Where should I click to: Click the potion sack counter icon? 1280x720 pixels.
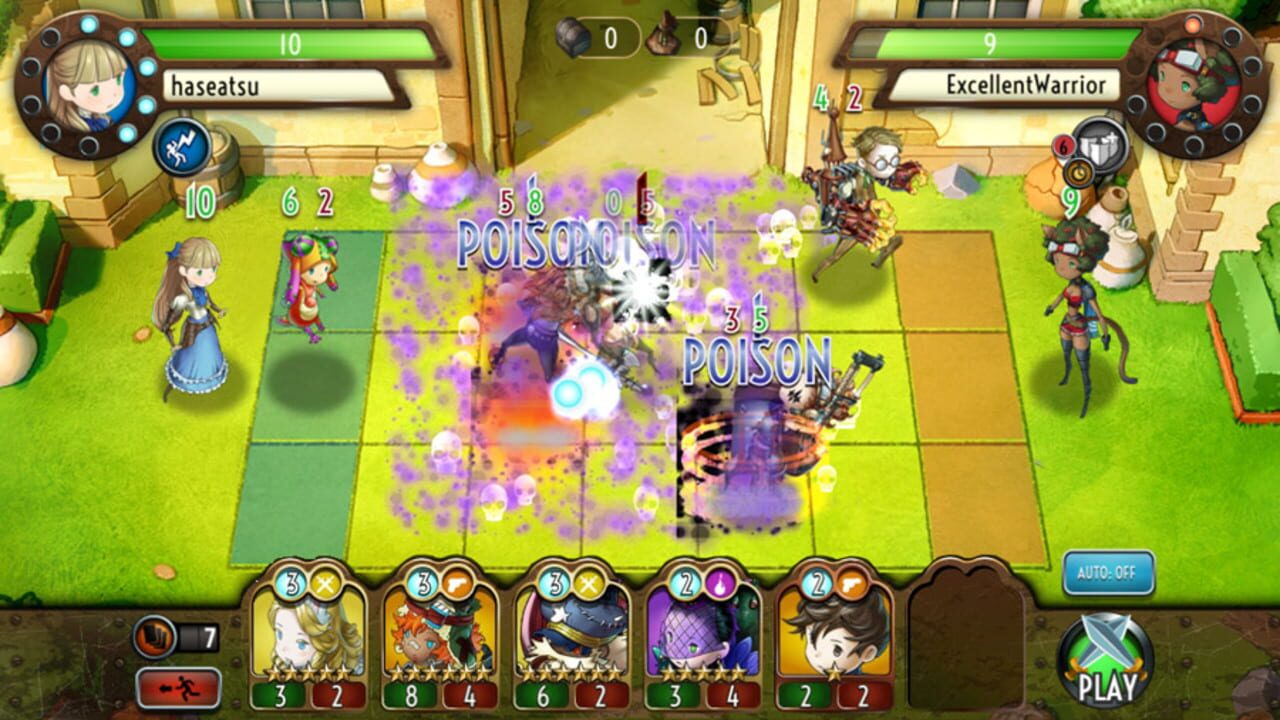[666, 34]
